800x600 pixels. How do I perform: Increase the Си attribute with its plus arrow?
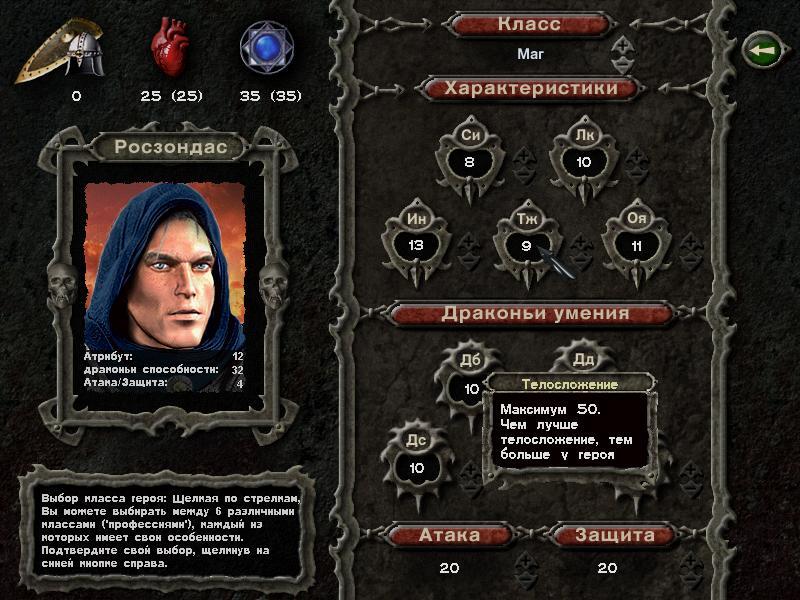[x=523, y=154]
